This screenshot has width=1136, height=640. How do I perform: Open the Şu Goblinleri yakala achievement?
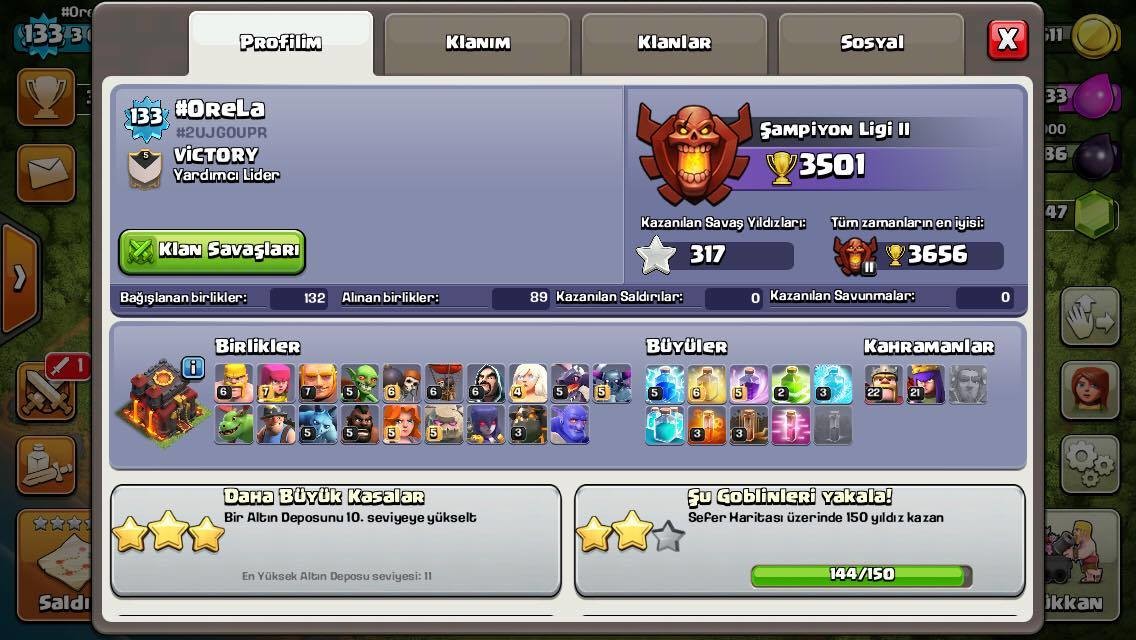pyautogui.click(x=799, y=540)
